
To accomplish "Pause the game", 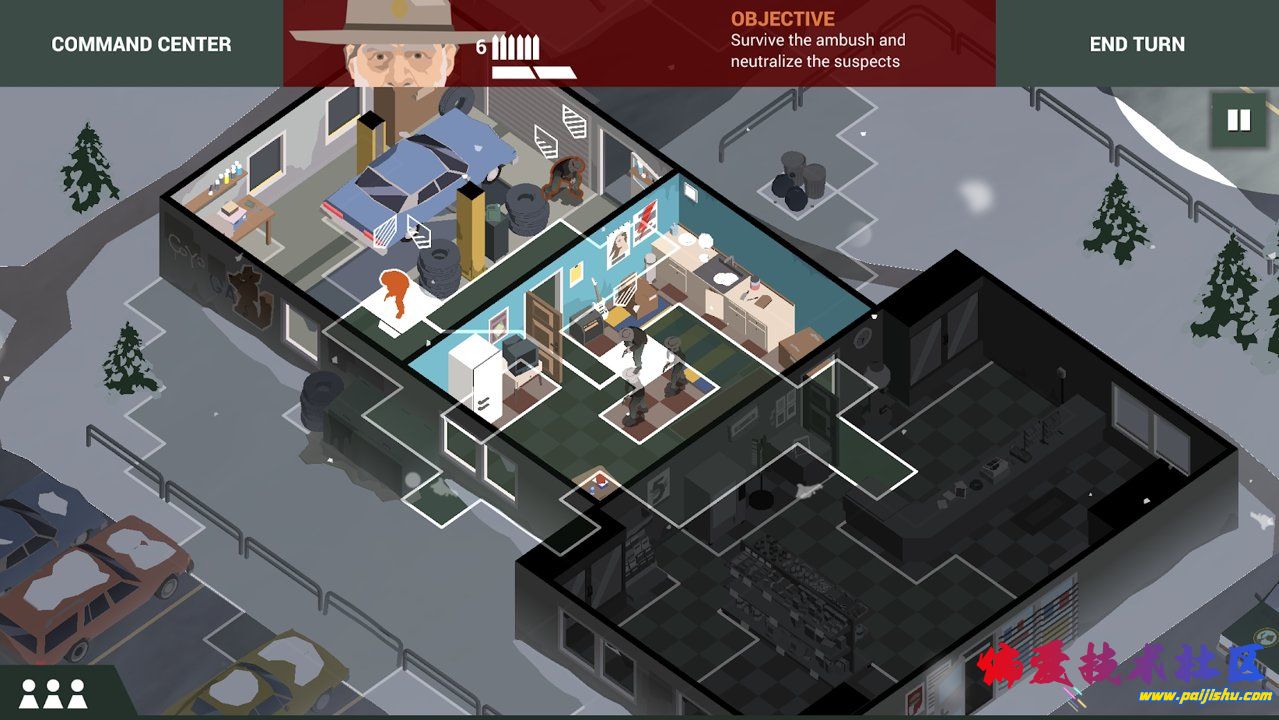I will pyautogui.click(x=1238, y=120).
